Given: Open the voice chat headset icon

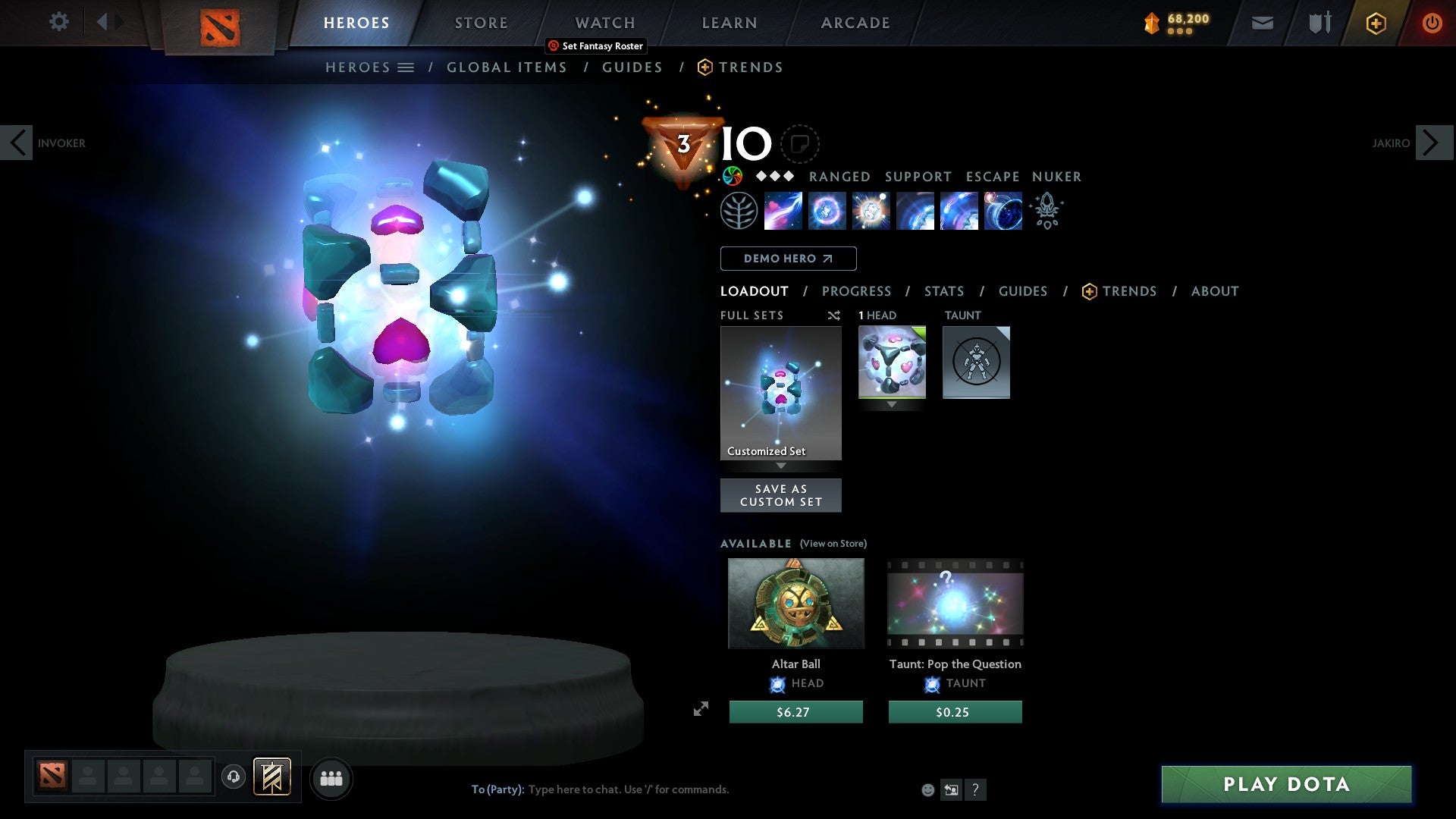Looking at the screenshot, I should pos(234,778).
